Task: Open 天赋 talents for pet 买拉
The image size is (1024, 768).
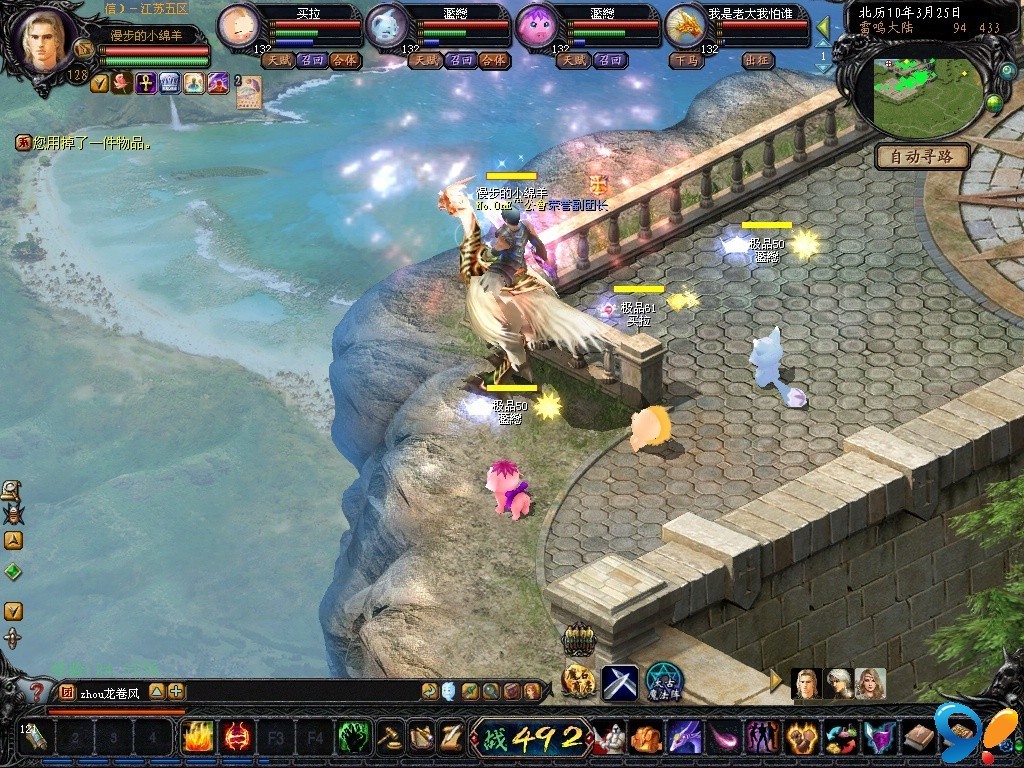Action: [x=276, y=60]
